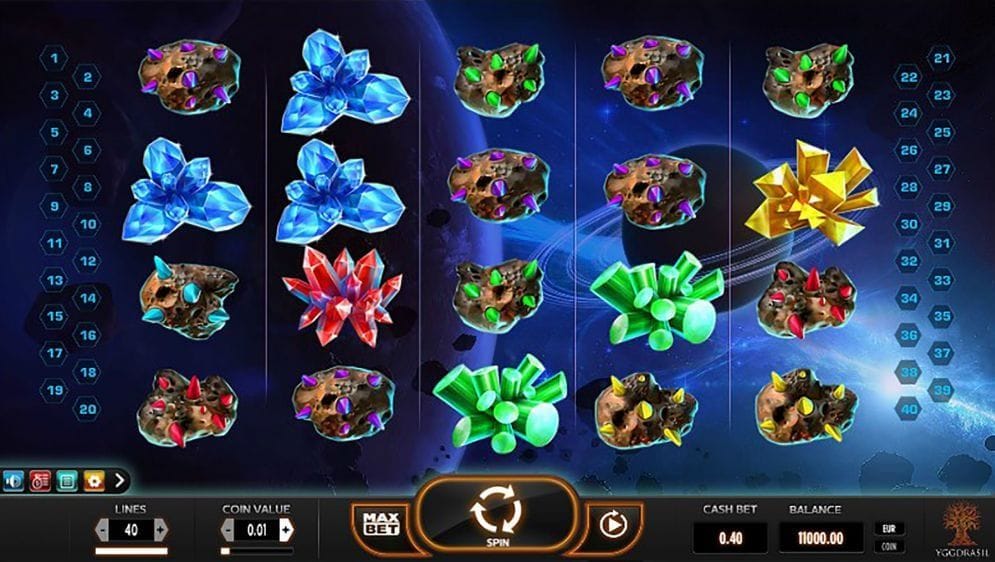Image resolution: width=995 pixels, height=562 pixels.
Task: Raise the coin value
Action: [x=286, y=529]
